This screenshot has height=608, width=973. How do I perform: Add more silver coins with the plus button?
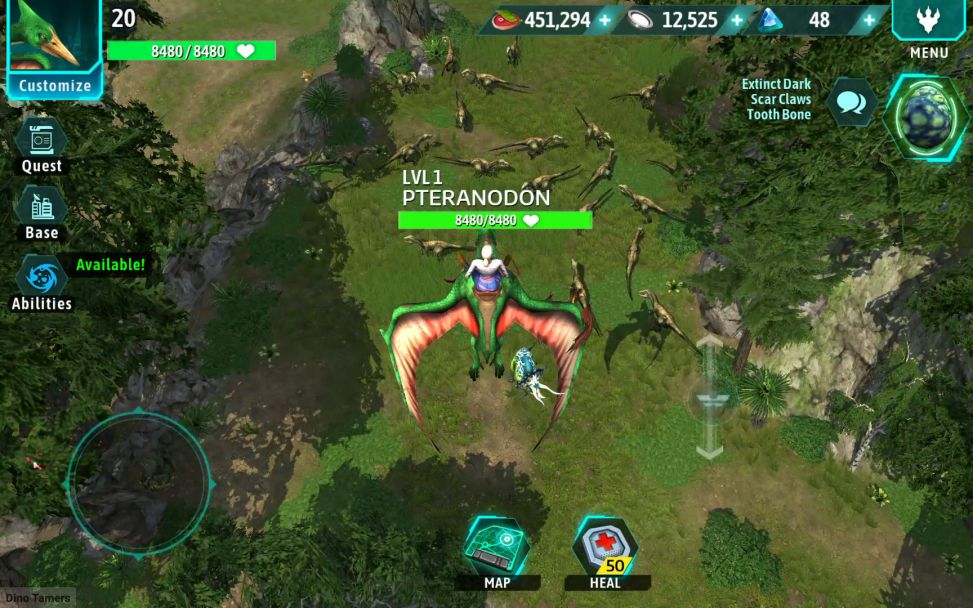click(737, 20)
